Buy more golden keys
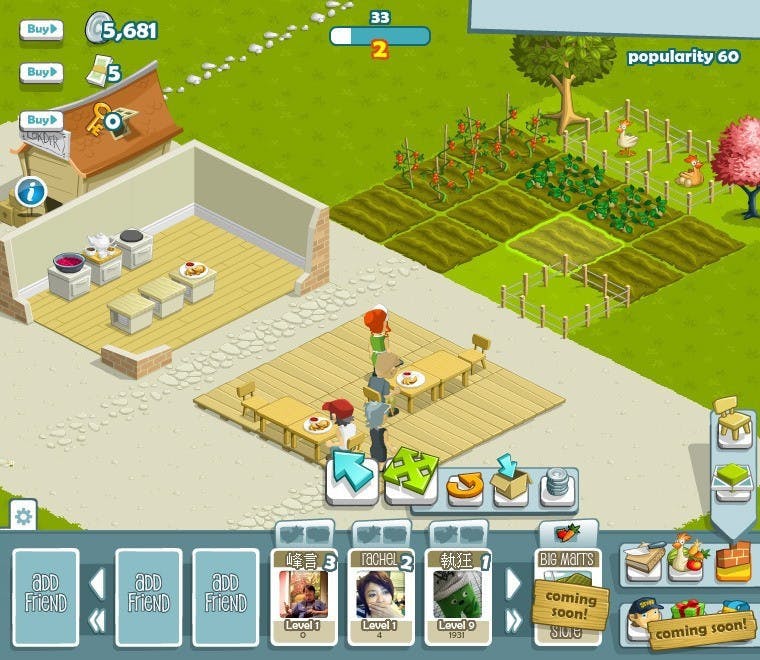Screen dimensions: 760x660 tap(41, 120)
